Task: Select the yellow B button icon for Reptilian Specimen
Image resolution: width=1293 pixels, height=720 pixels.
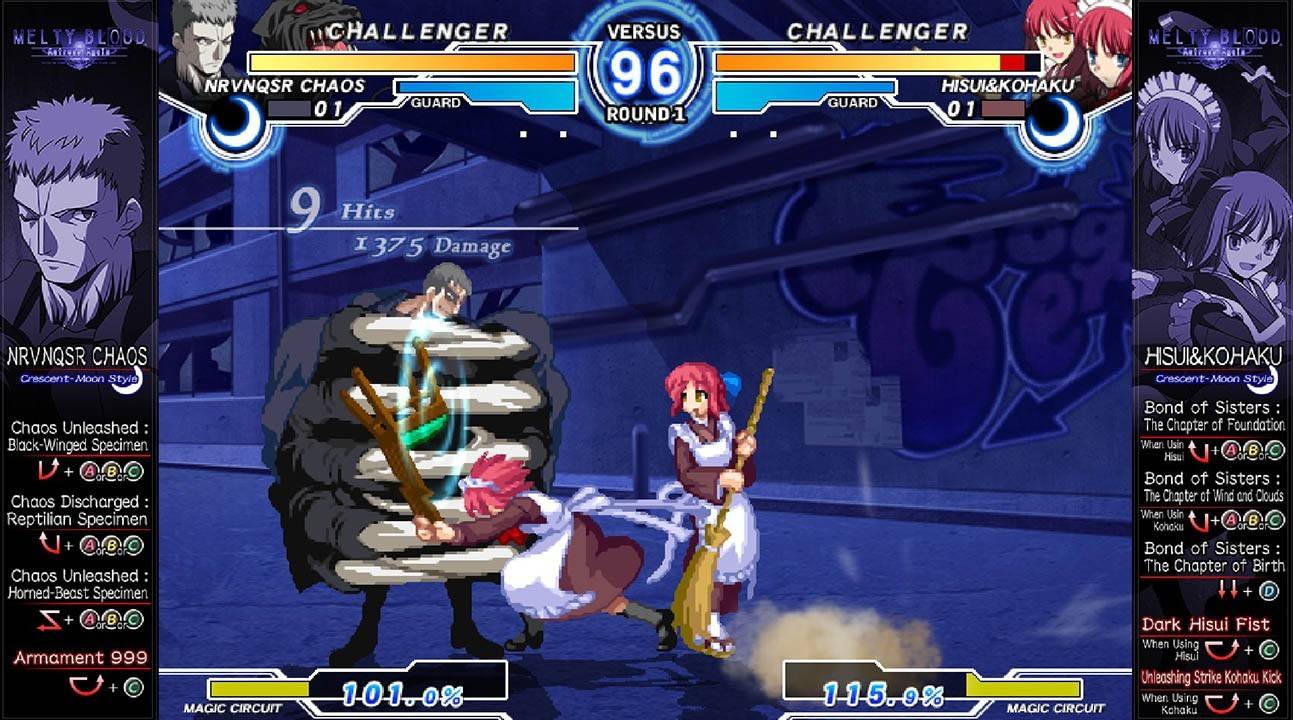Action: point(110,546)
